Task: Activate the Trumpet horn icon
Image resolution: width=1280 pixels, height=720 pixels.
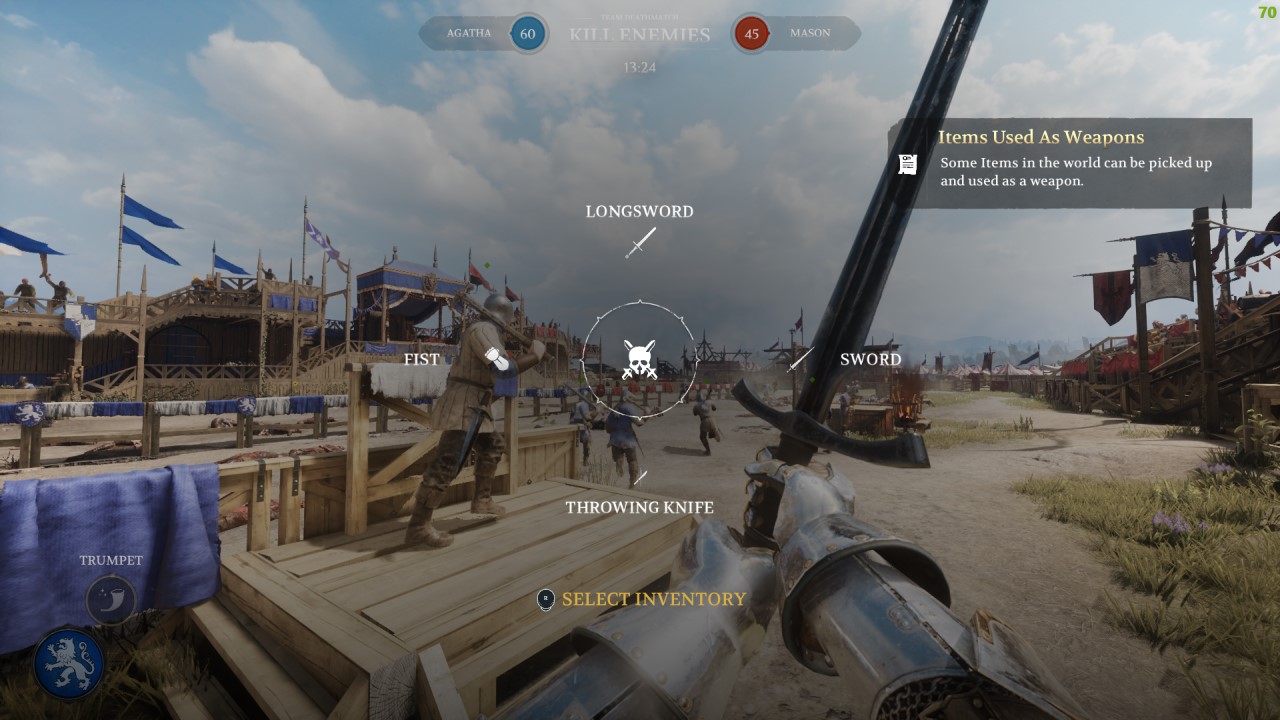Action: tap(111, 600)
